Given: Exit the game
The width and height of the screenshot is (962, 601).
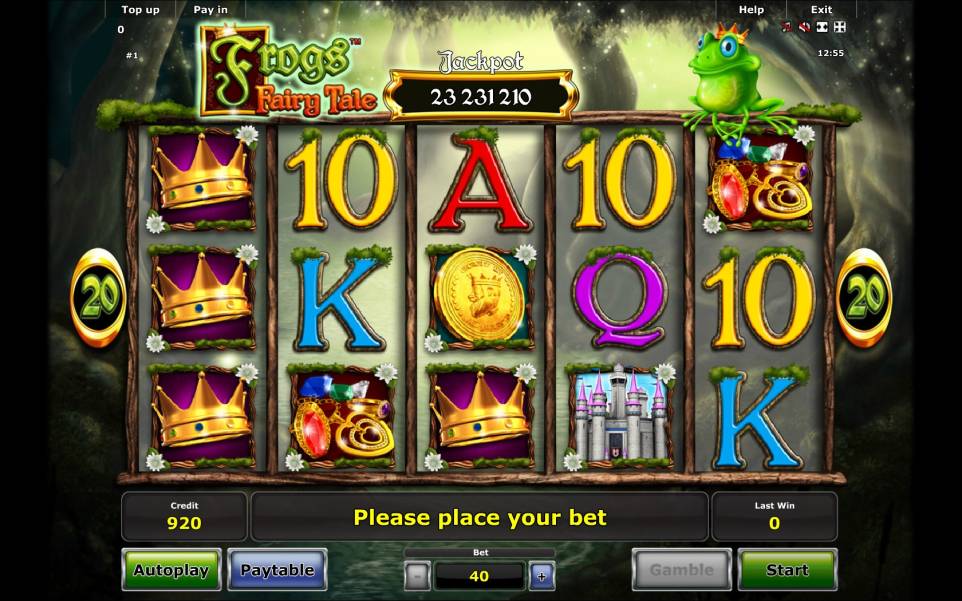Looking at the screenshot, I should 821,10.
